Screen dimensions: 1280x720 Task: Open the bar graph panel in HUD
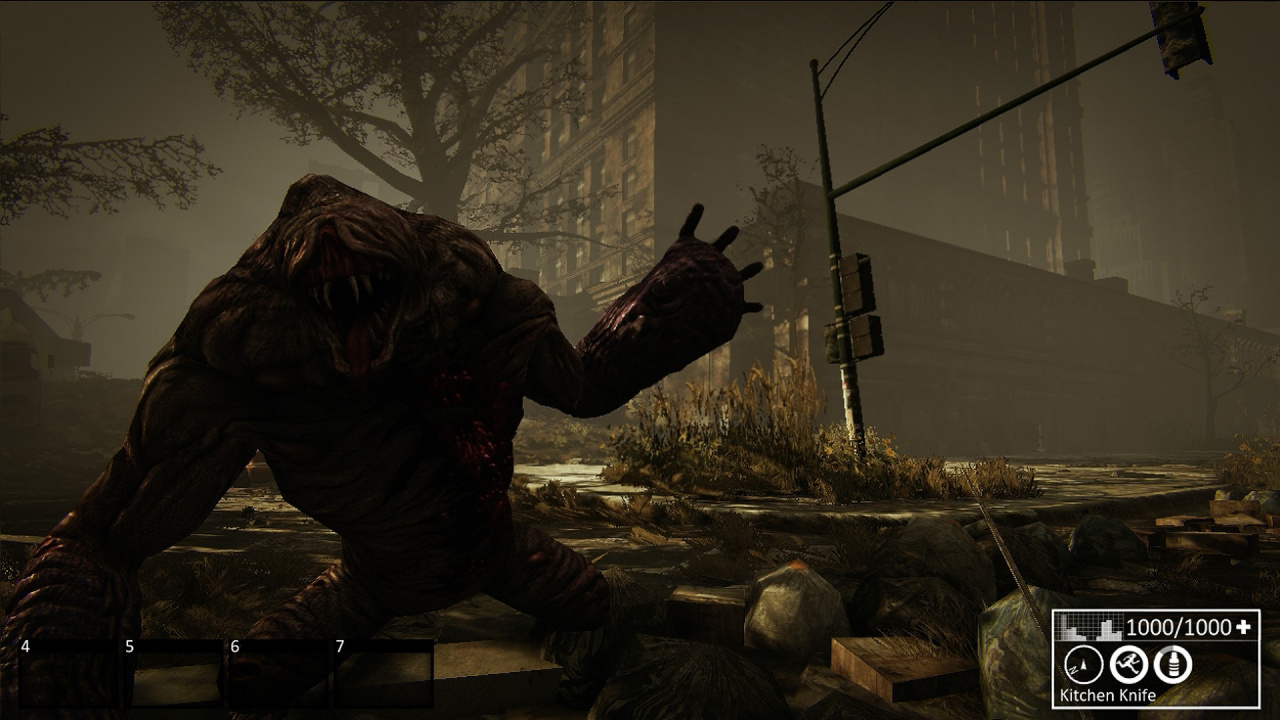point(1090,627)
